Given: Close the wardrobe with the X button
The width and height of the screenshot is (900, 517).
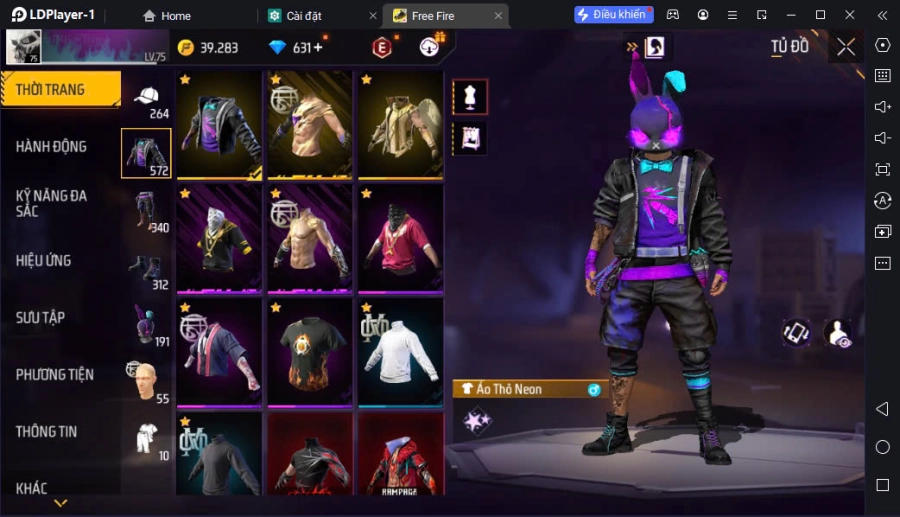Looking at the screenshot, I should (x=846, y=47).
